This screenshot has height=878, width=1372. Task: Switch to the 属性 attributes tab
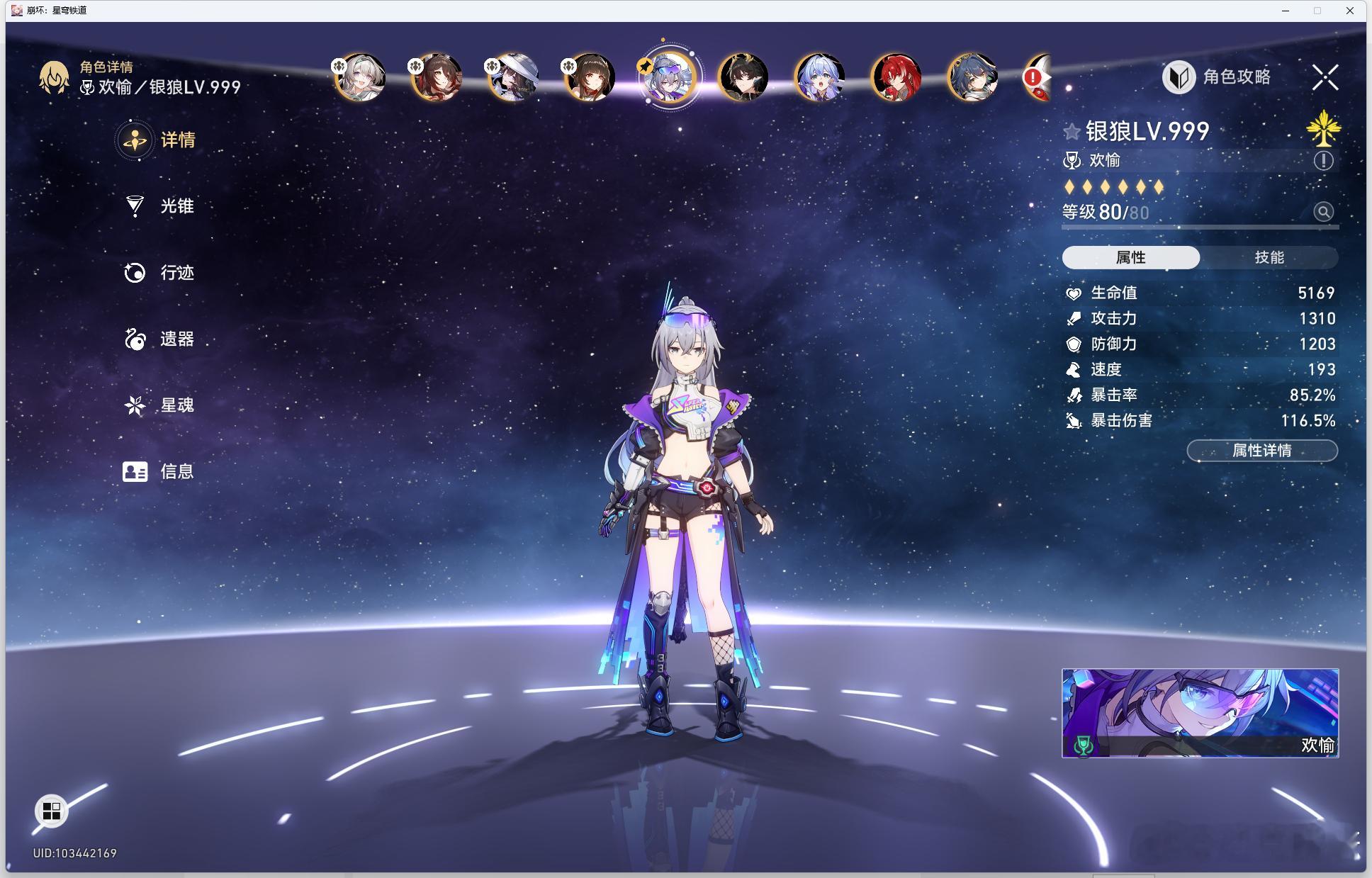(x=1130, y=257)
